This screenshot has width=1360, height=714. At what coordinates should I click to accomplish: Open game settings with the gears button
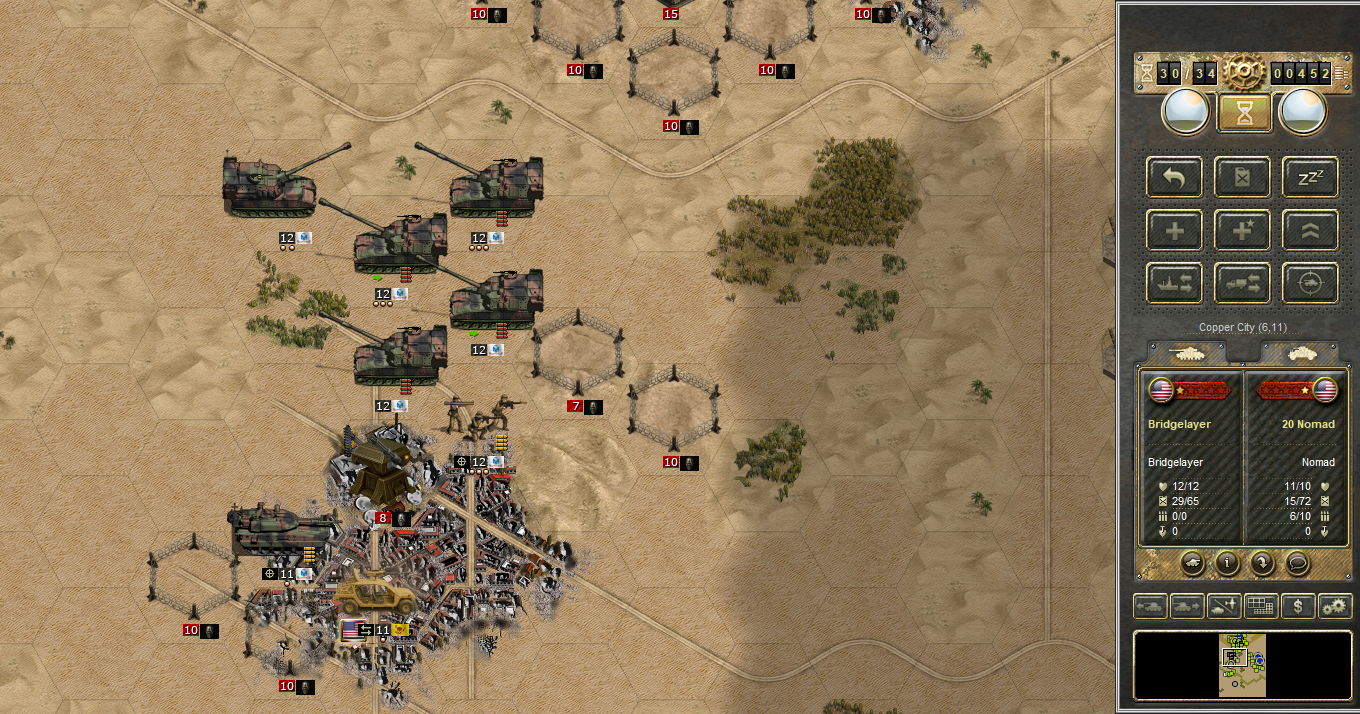pyautogui.click(x=1334, y=605)
